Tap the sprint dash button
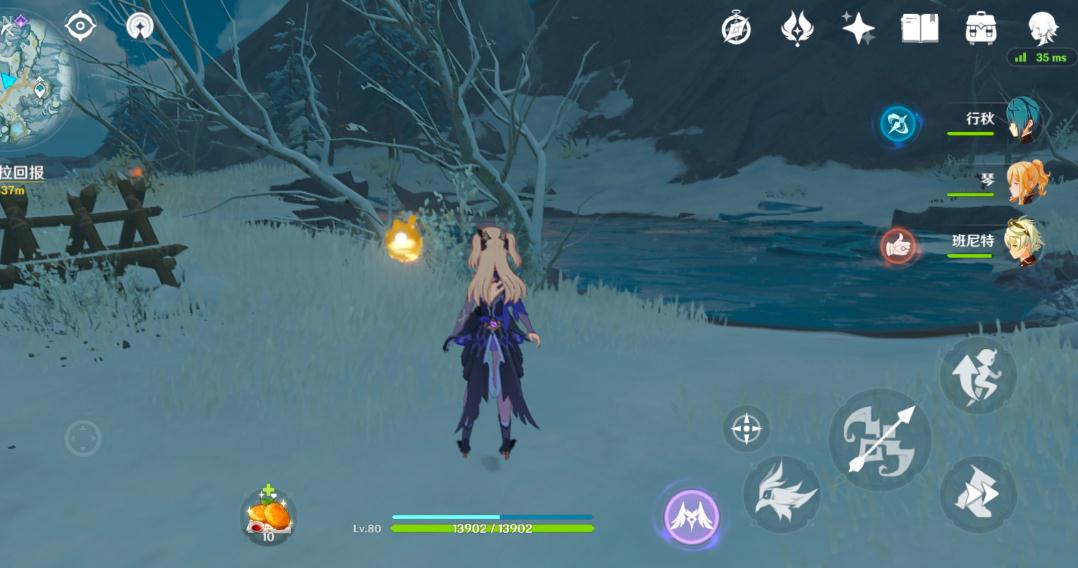Image resolution: width=1078 pixels, height=568 pixels. (x=978, y=494)
